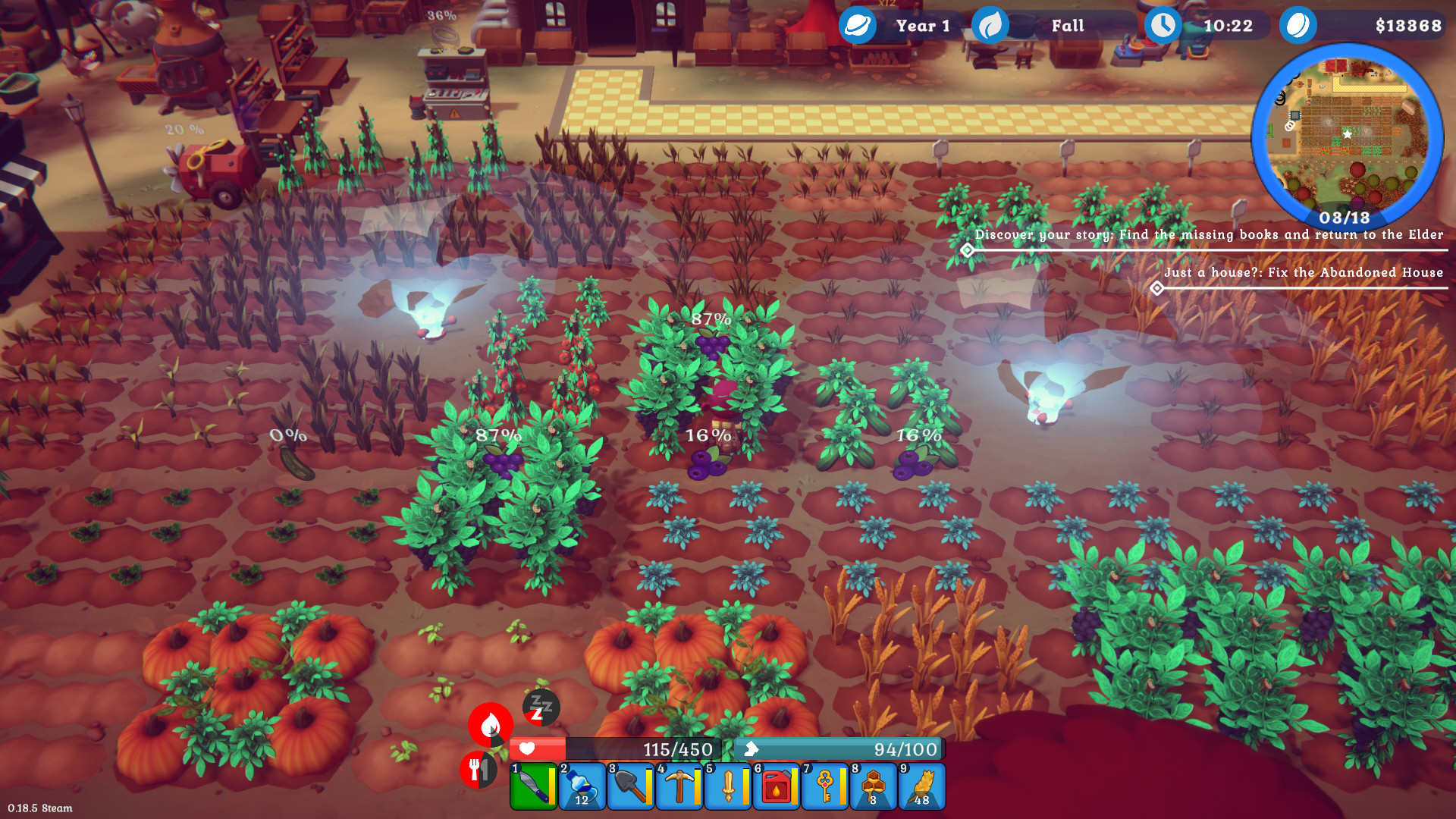Equip the sword in hotbar slot 5
Screen dimensions: 1456x819
point(726,787)
